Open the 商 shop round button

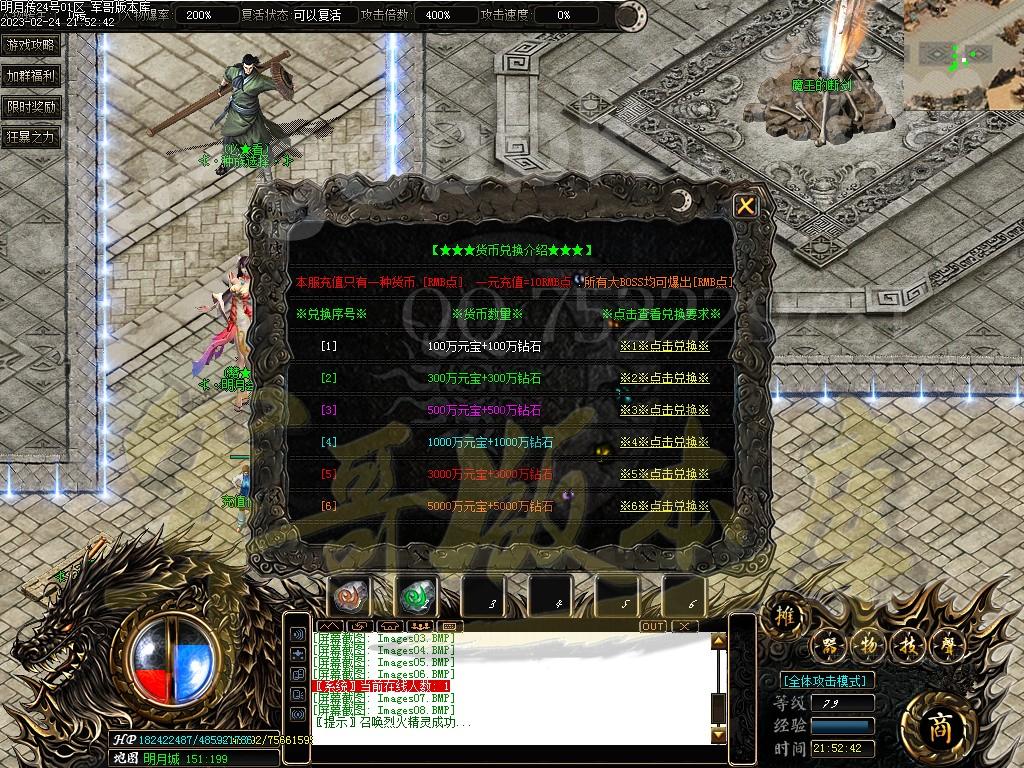point(934,722)
